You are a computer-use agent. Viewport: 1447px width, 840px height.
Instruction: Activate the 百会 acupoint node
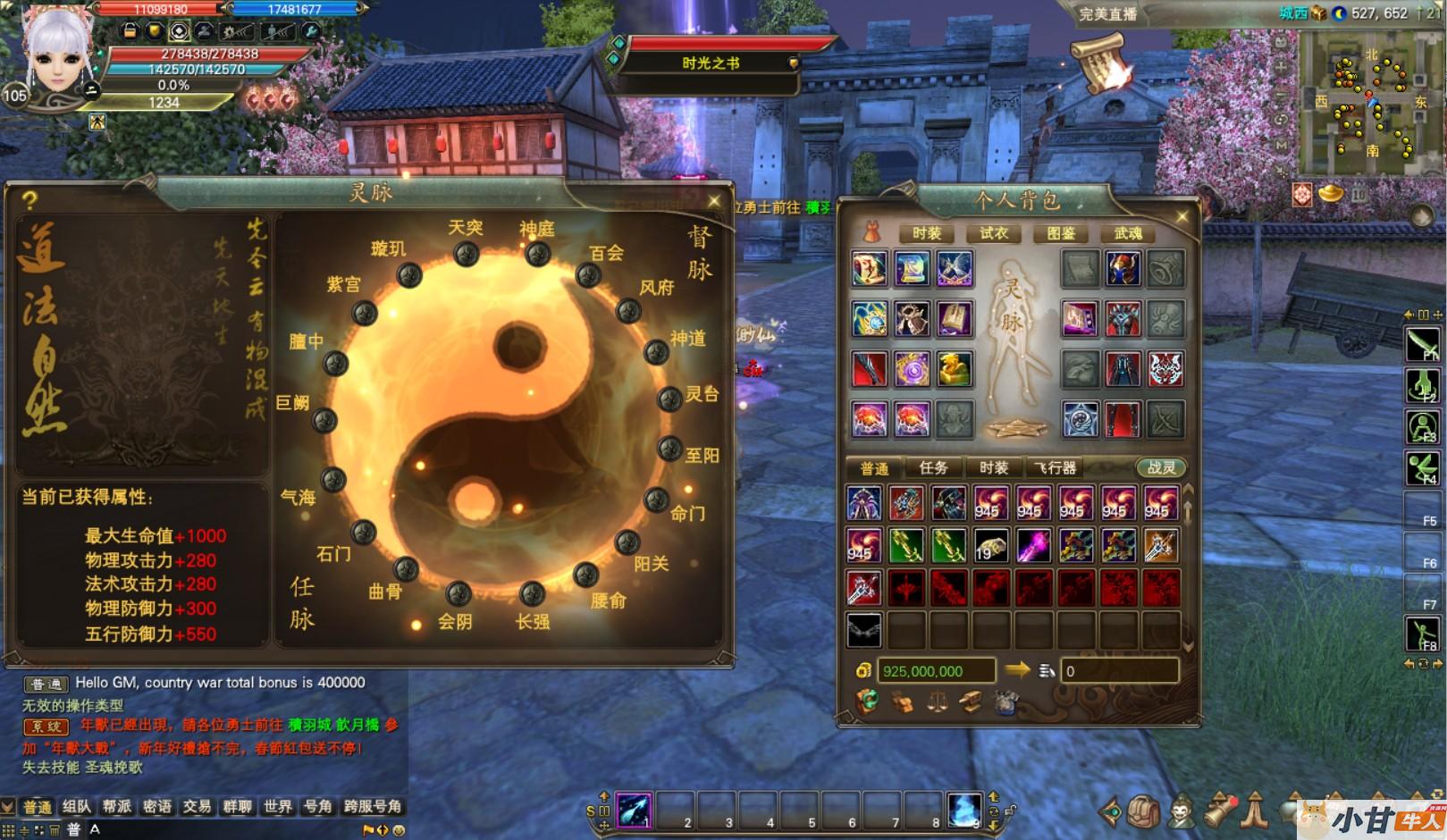tap(588, 275)
